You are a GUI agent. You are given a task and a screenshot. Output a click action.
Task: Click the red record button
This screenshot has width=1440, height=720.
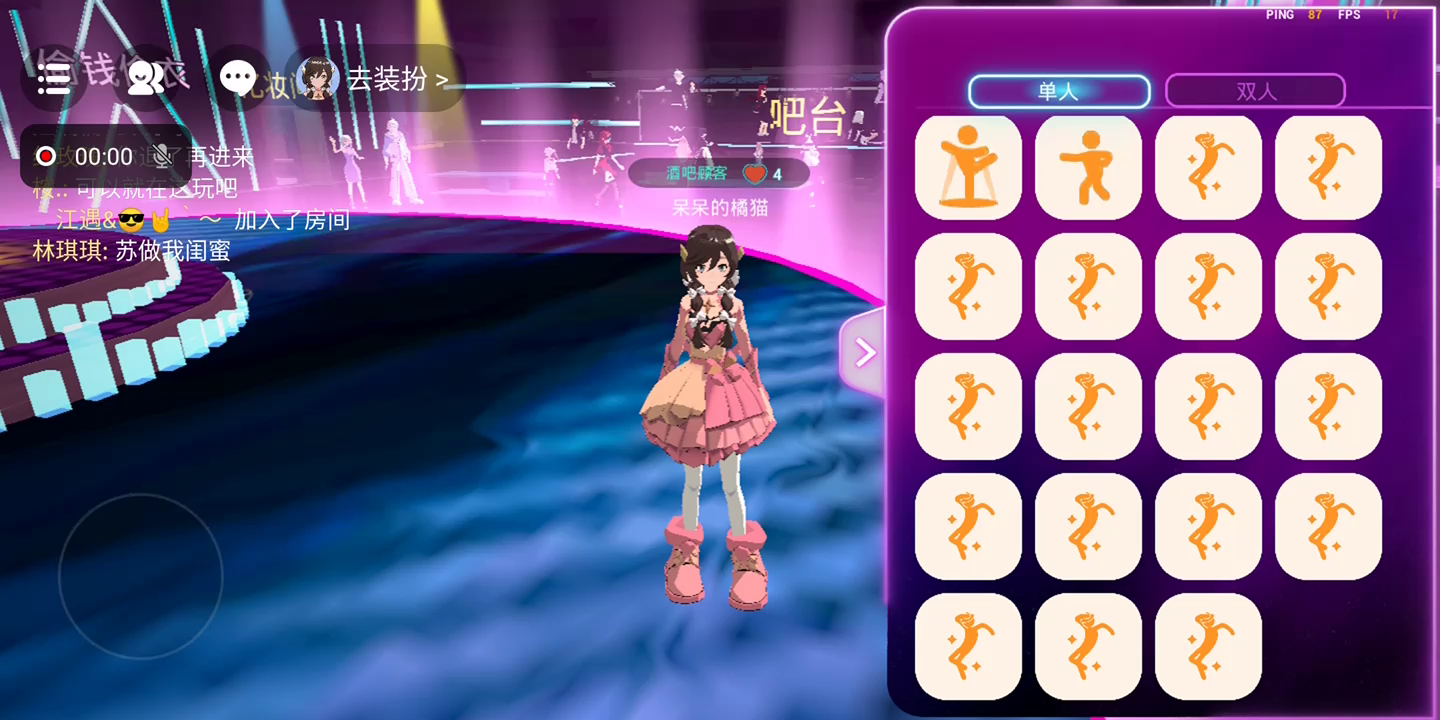pyautogui.click(x=46, y=156)
